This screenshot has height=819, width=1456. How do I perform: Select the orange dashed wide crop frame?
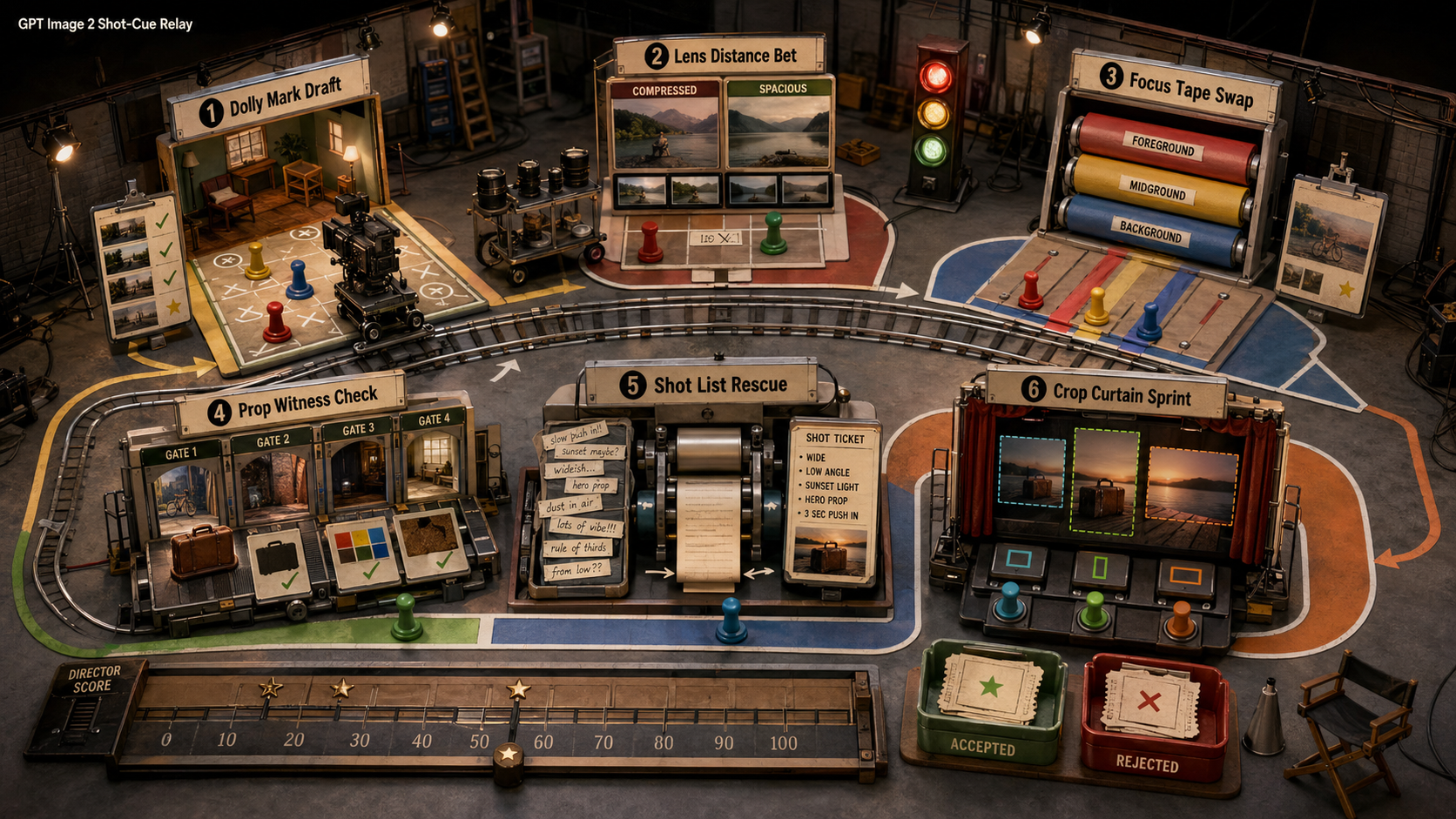click(x=1193, y=485)
